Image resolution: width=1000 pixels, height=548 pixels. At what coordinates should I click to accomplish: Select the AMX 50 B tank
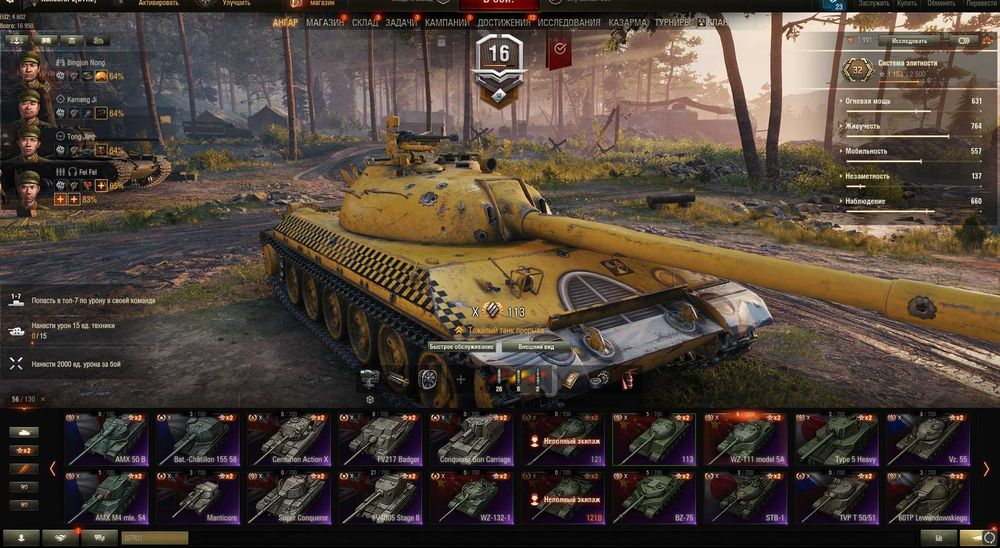[106, 439]
